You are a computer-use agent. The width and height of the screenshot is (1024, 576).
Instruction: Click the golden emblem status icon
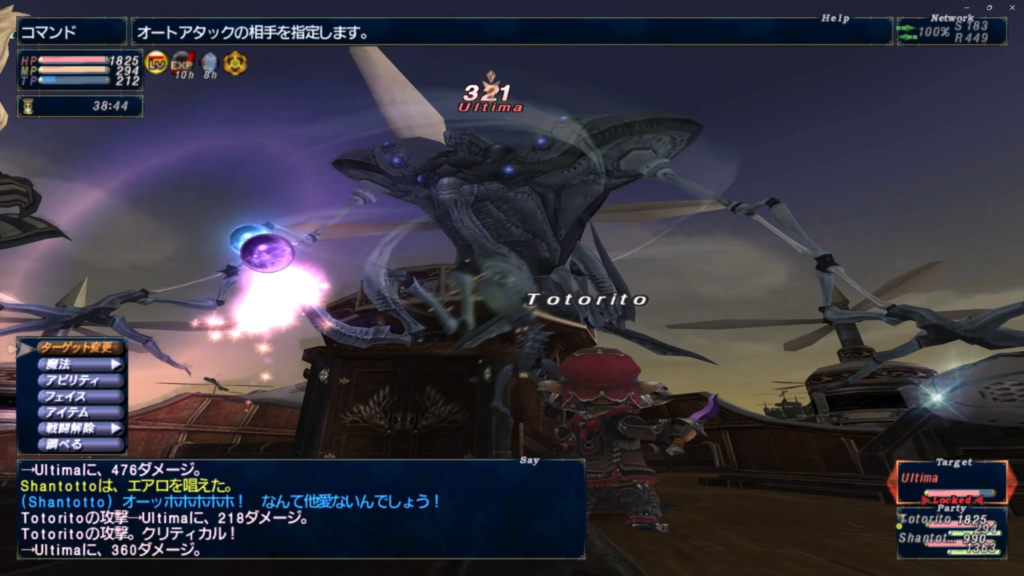(x=235, y=63)
